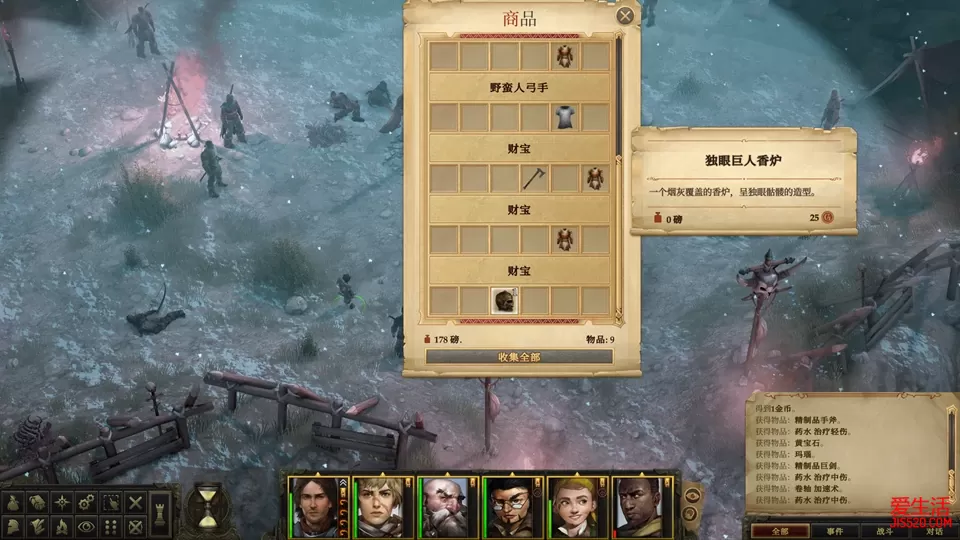Select the dark-skinned companion portrait
The image size is (960, 540).
pyautogui.click(x=638, y=505)
